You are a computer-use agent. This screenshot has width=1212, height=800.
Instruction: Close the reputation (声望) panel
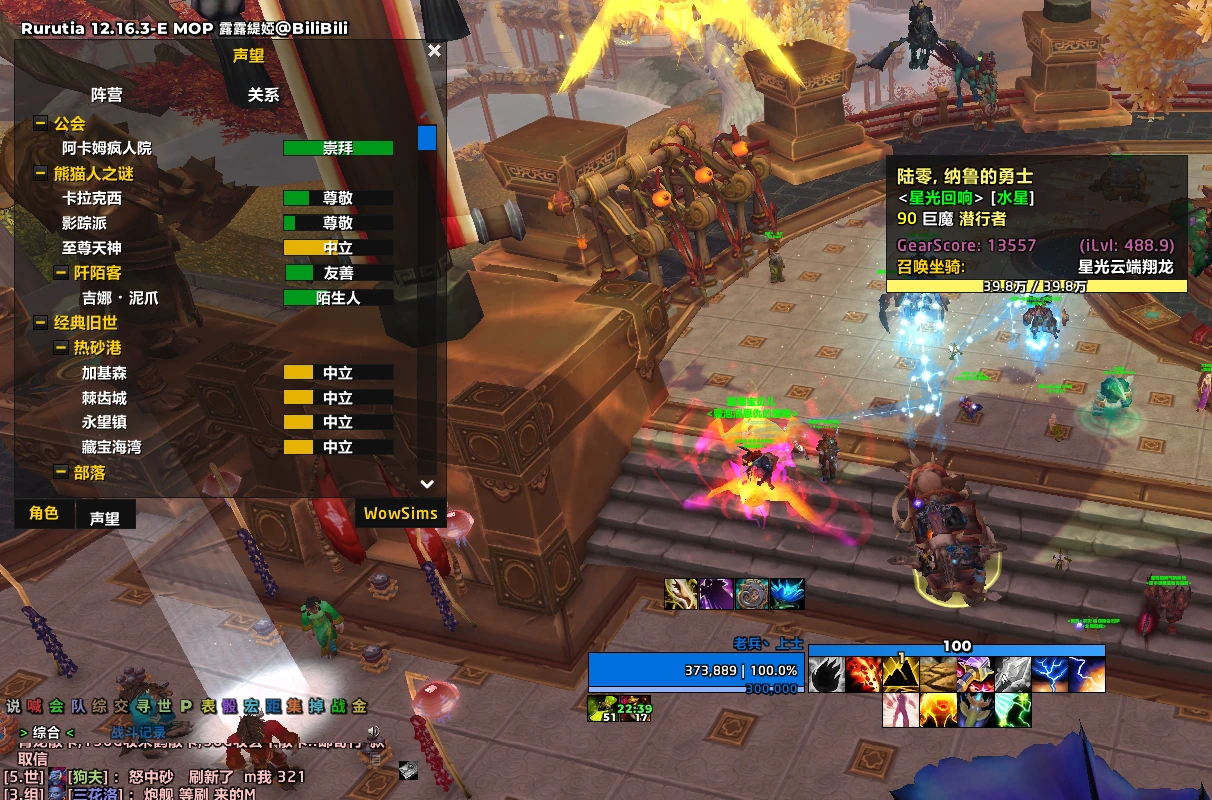(x=434, y=51)
